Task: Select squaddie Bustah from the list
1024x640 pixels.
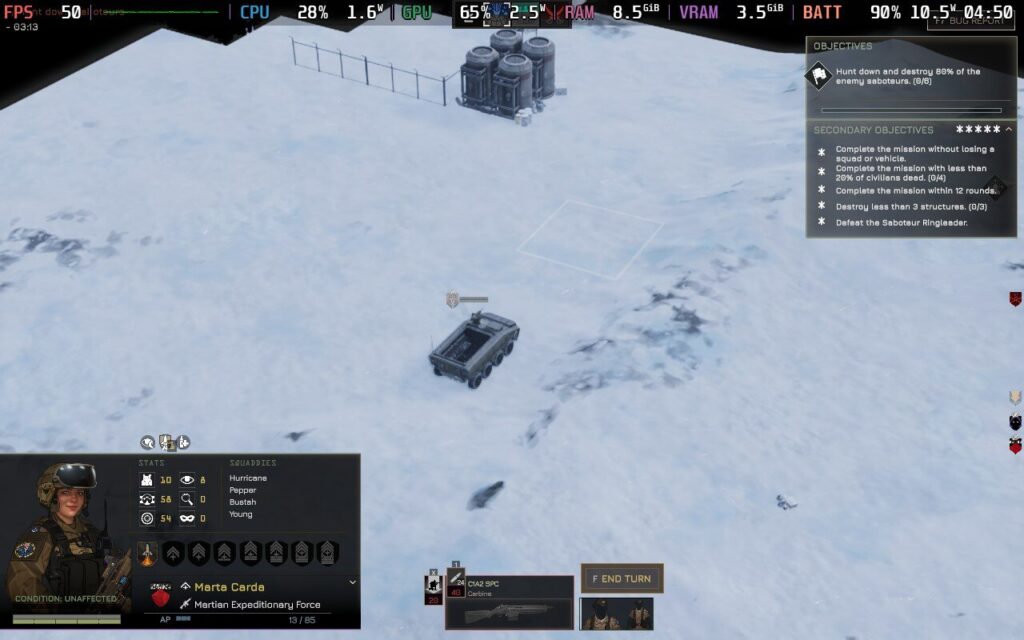Action: (x=243, y=502)
